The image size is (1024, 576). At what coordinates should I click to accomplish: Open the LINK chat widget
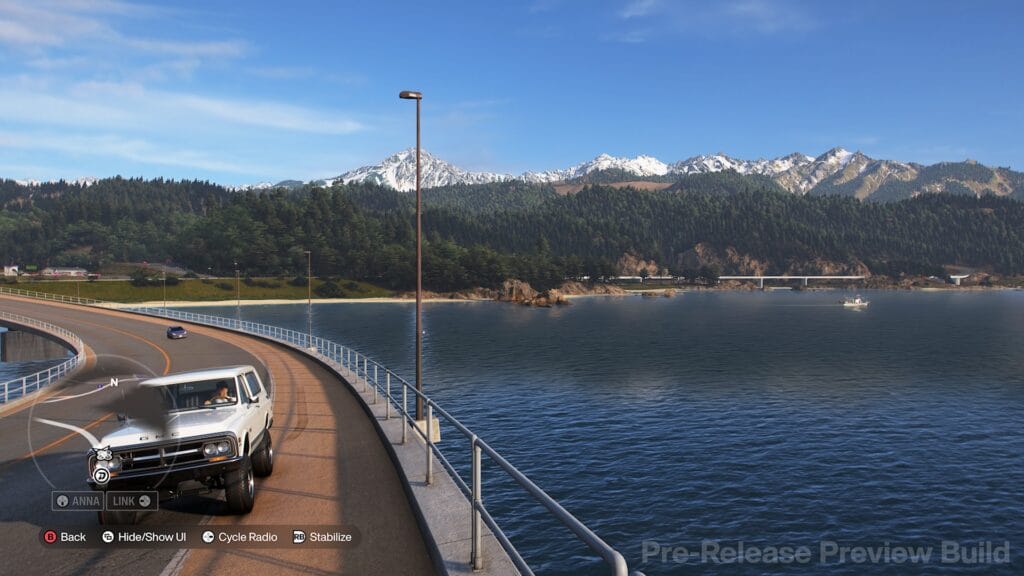coord(131,501)
